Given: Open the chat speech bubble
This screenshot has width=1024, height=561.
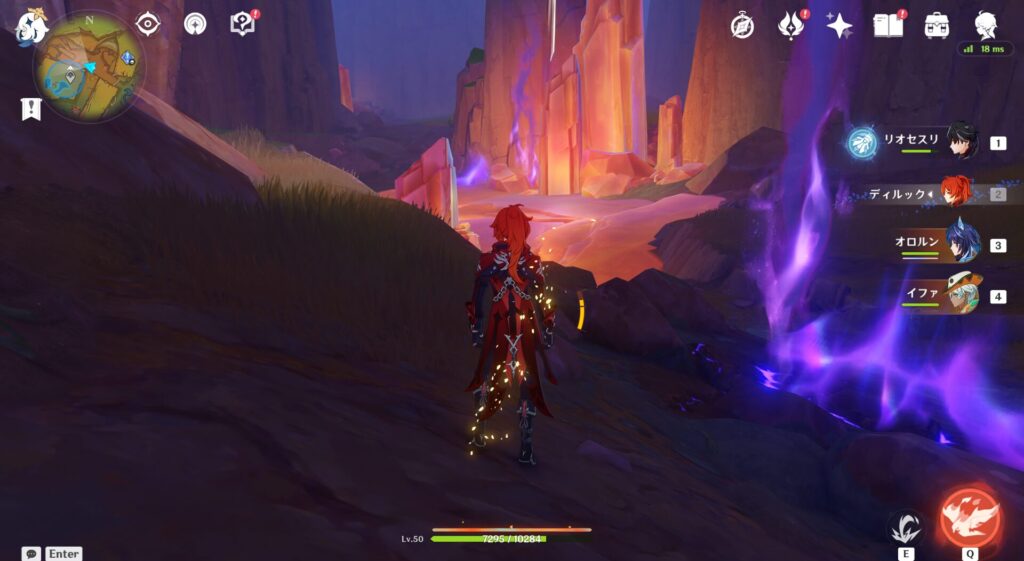Looking at the screenshot, I should pos(31,553).
